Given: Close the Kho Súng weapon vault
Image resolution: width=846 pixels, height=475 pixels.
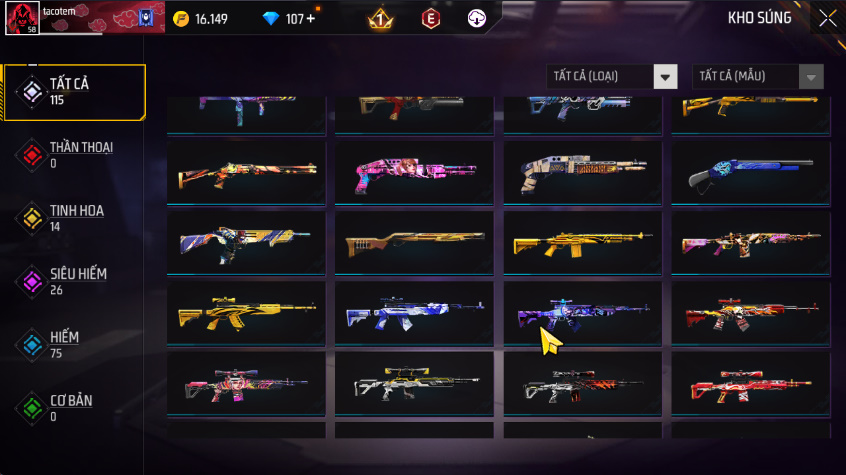Looking at the screenshot, I should point(828,18).
